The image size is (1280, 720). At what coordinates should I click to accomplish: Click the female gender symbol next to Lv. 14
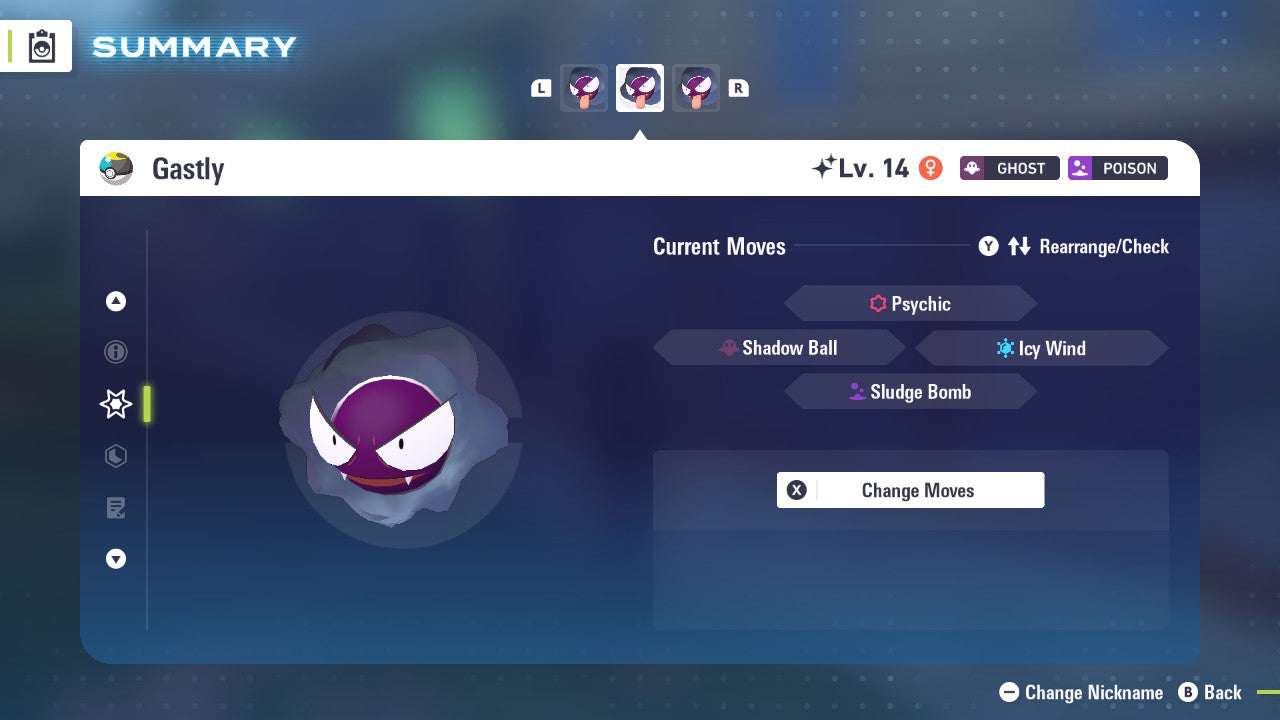[x=930, y=169]
